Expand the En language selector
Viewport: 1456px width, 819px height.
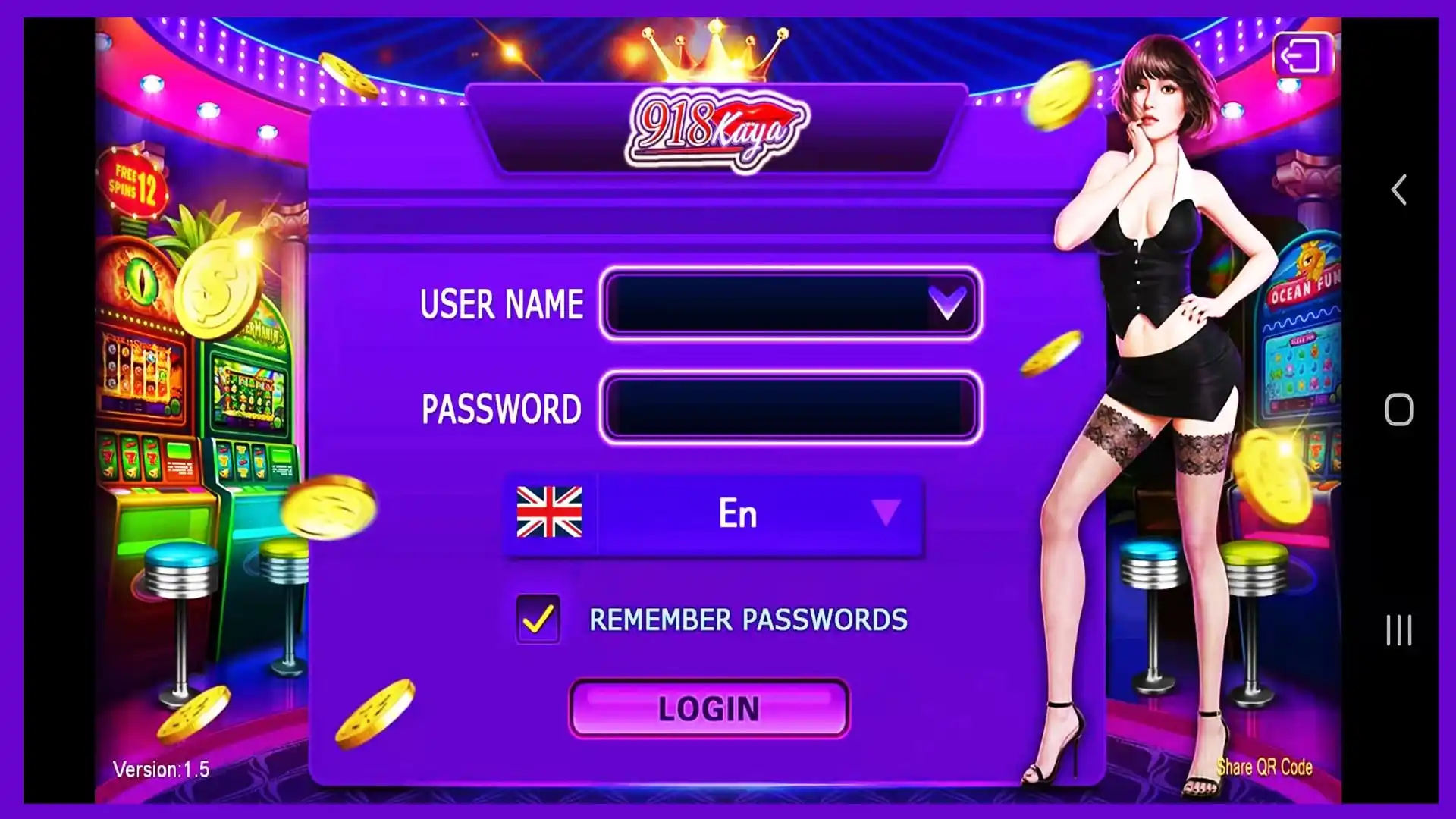pos(736,513)
